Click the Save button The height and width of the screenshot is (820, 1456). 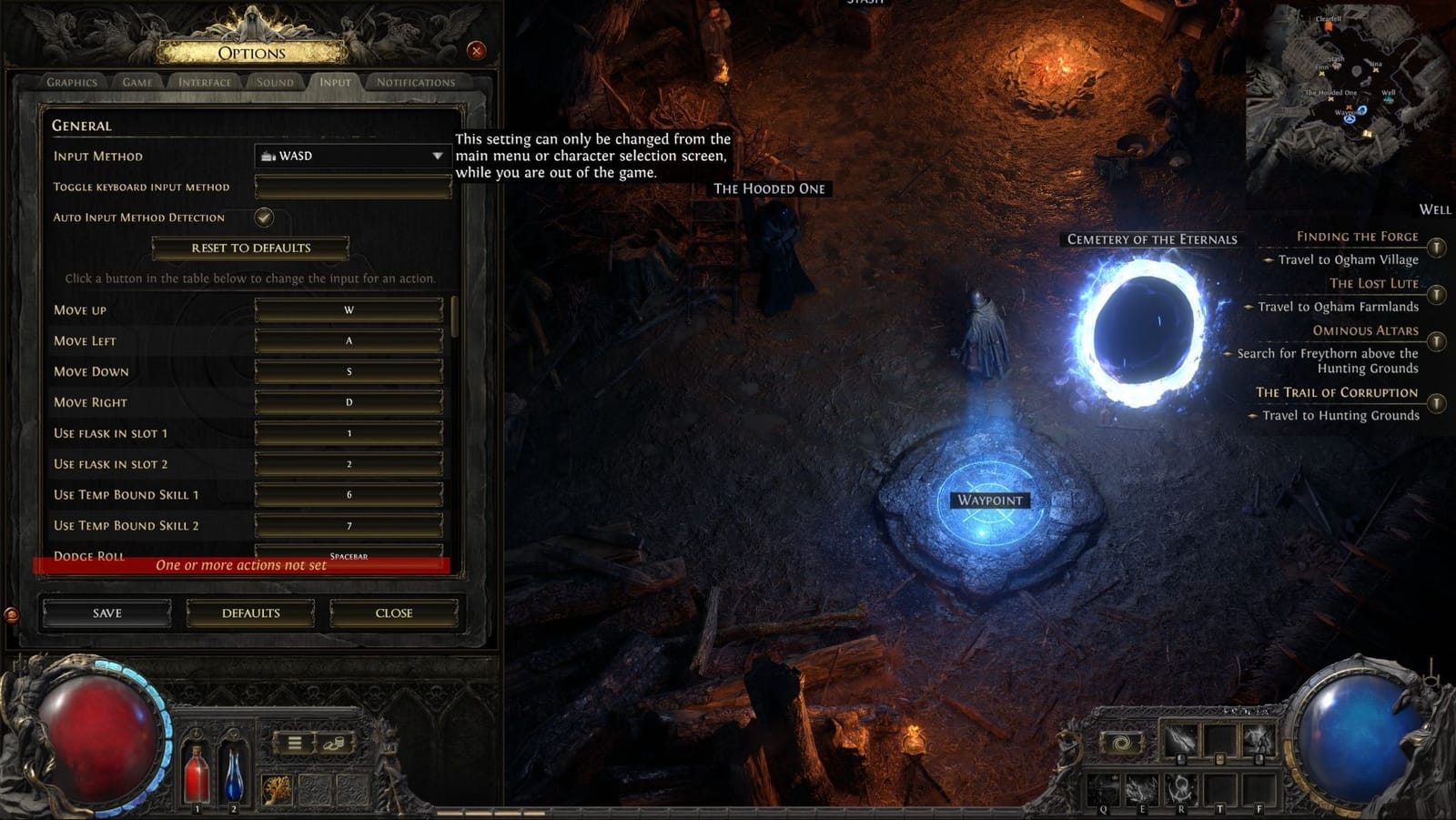[x=106, y=612]
